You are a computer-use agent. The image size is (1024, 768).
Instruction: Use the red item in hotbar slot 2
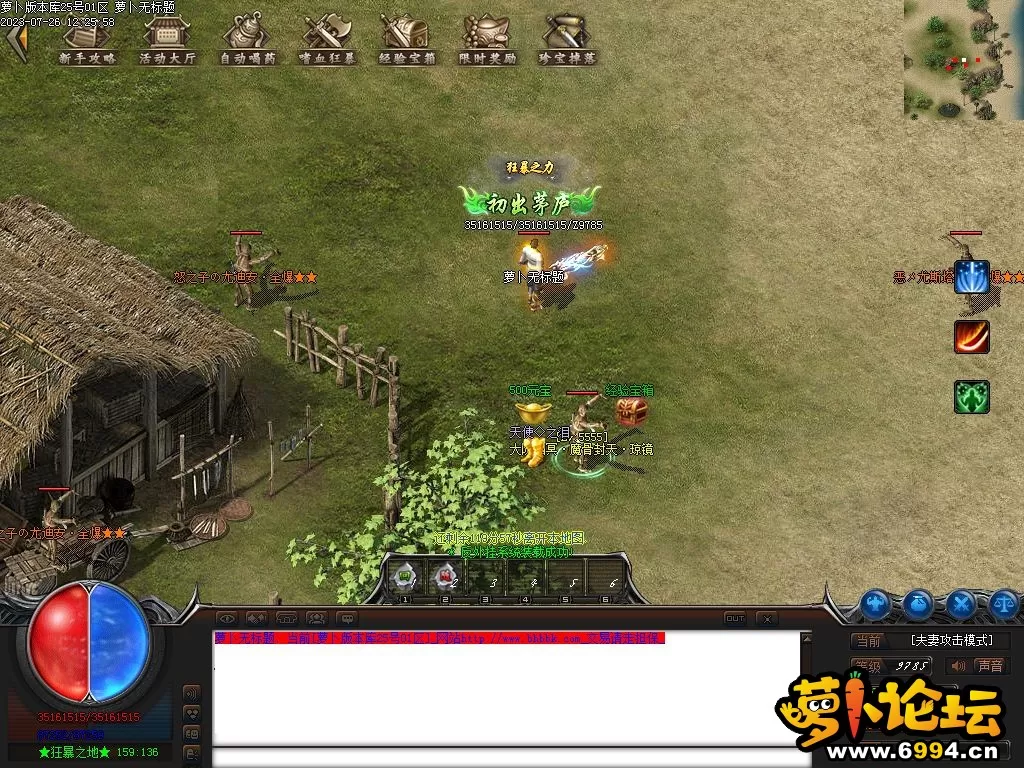tap(445, 577)
